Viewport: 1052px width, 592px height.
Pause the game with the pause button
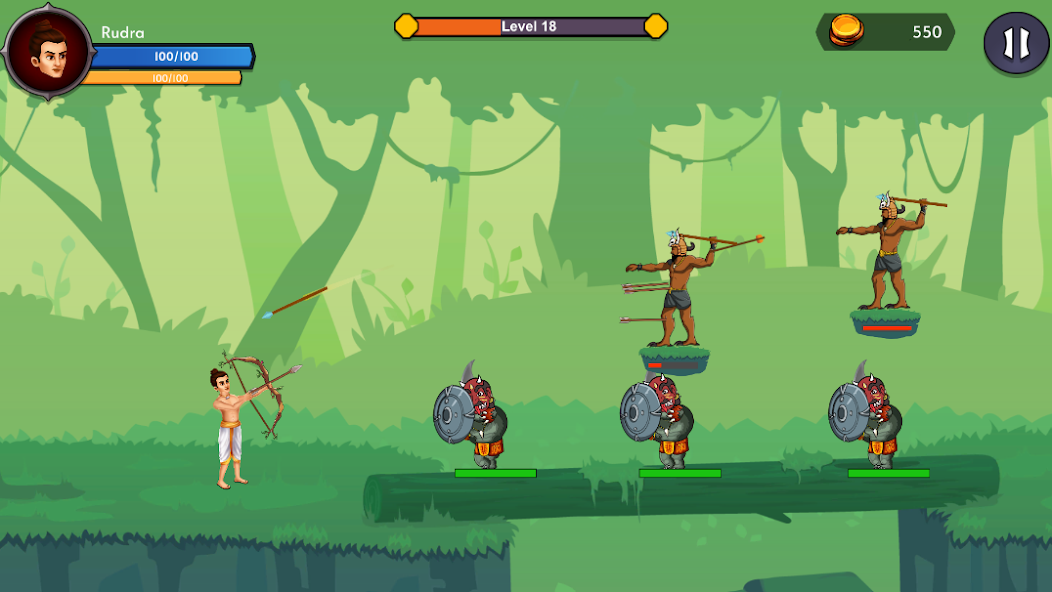point(1016,43)
